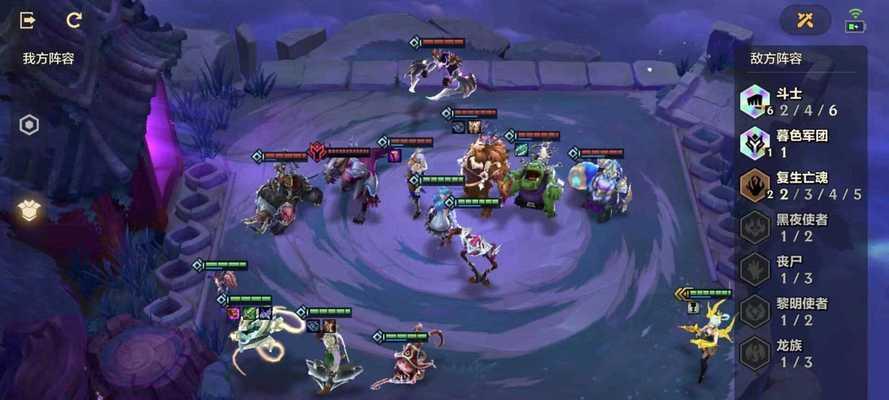Open the 我方阵容 panel
Viewport: 889px width, 400px height.
(x=49, y=58)
